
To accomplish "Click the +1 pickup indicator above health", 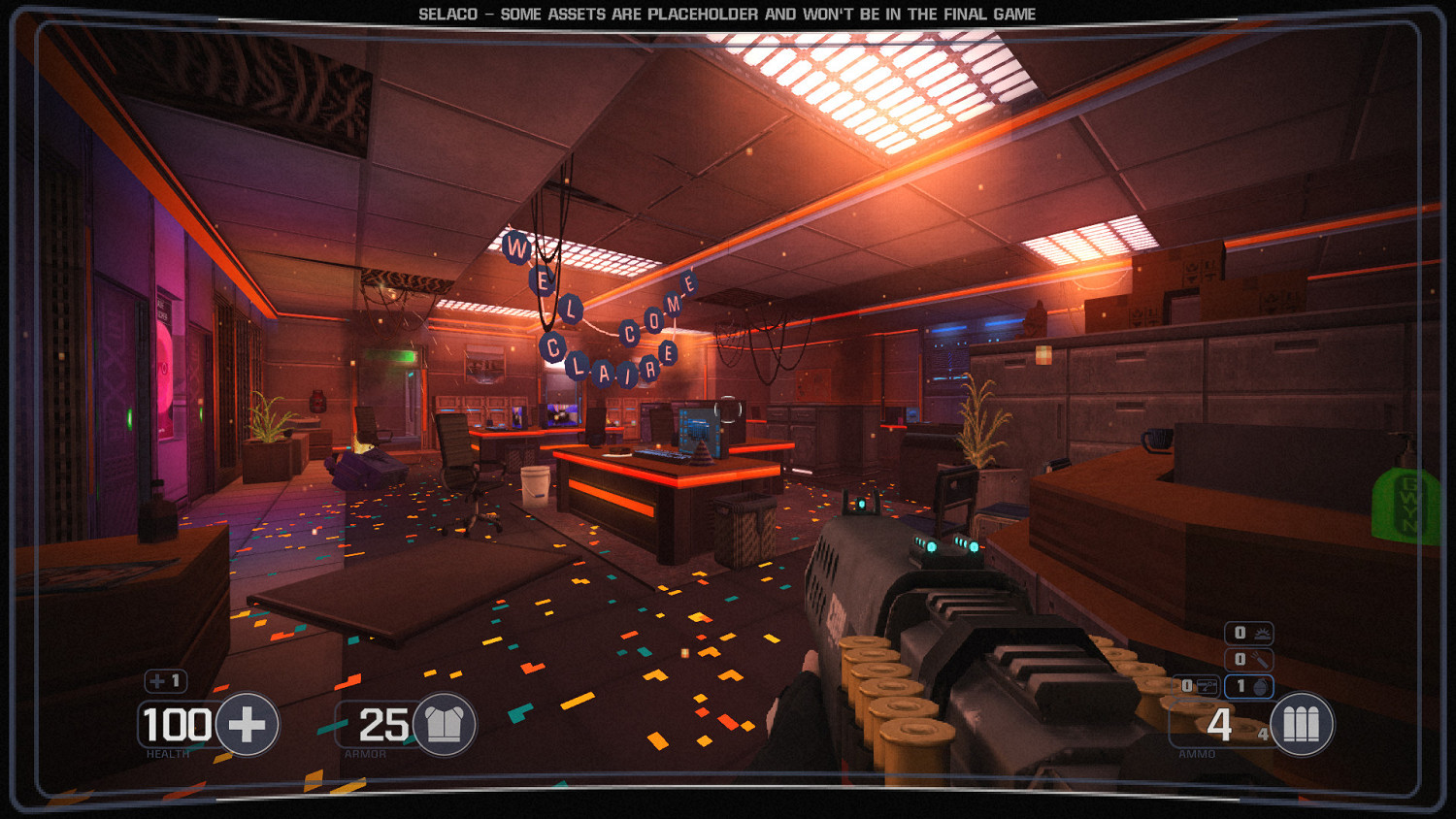I will (x=165, y=682).
